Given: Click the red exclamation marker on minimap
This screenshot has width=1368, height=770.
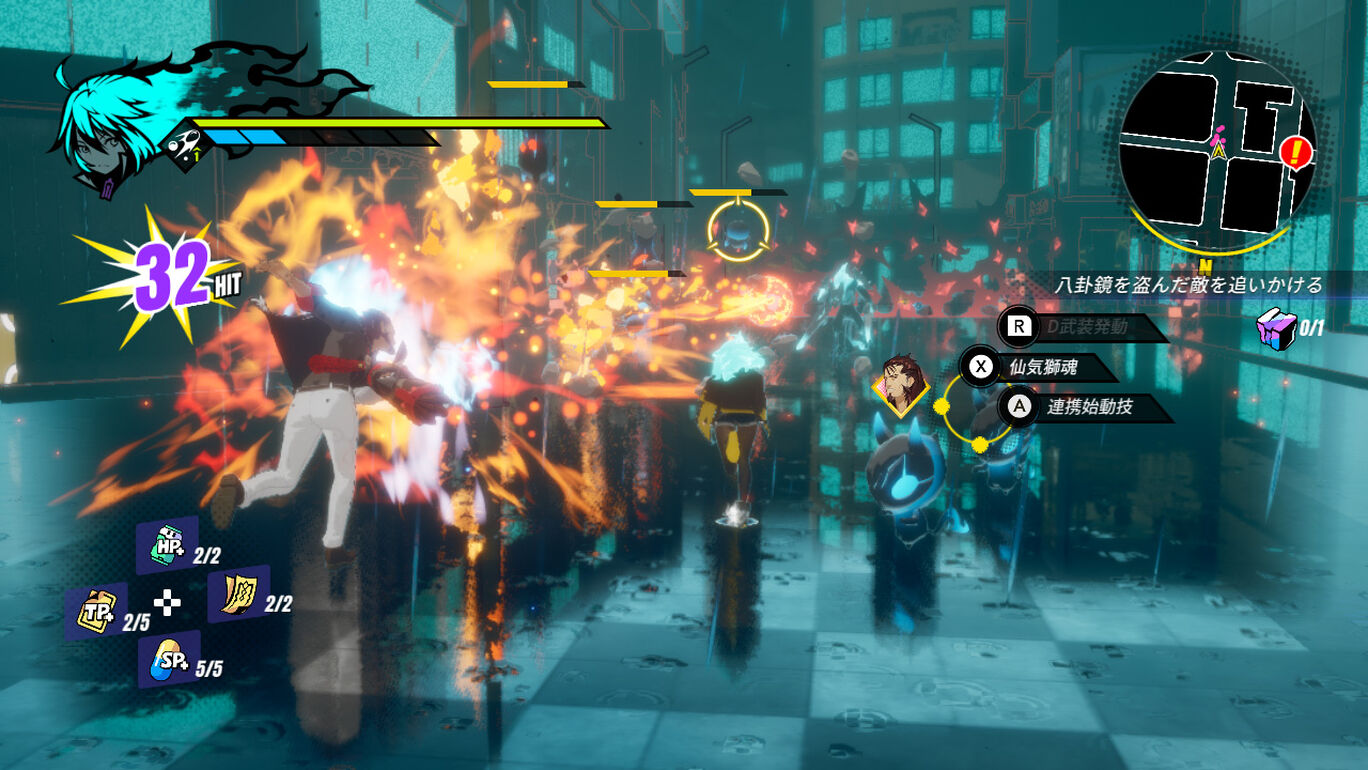Looking at the screenshot, I should click(1296, 152).
